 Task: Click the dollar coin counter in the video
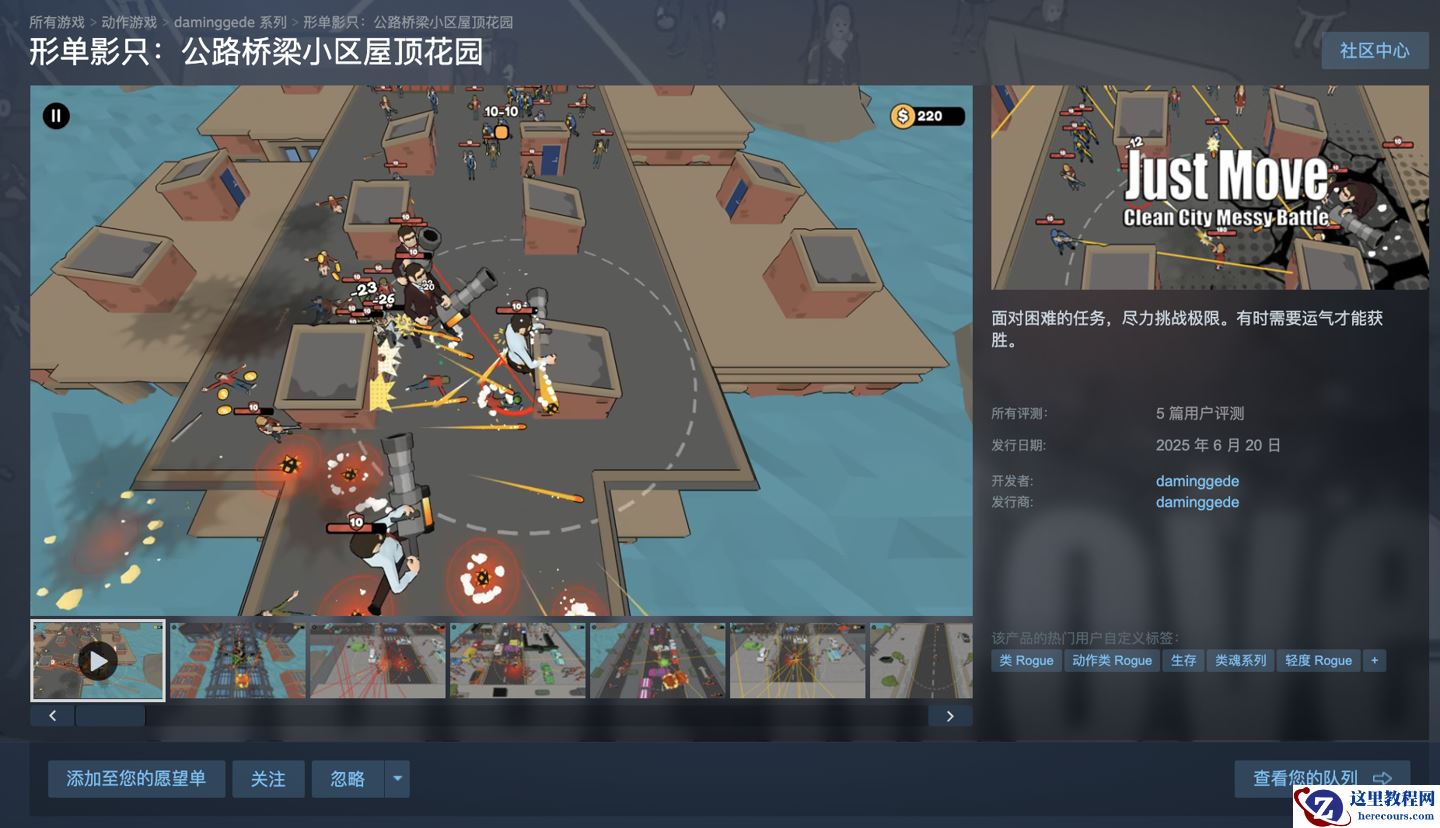928,115
